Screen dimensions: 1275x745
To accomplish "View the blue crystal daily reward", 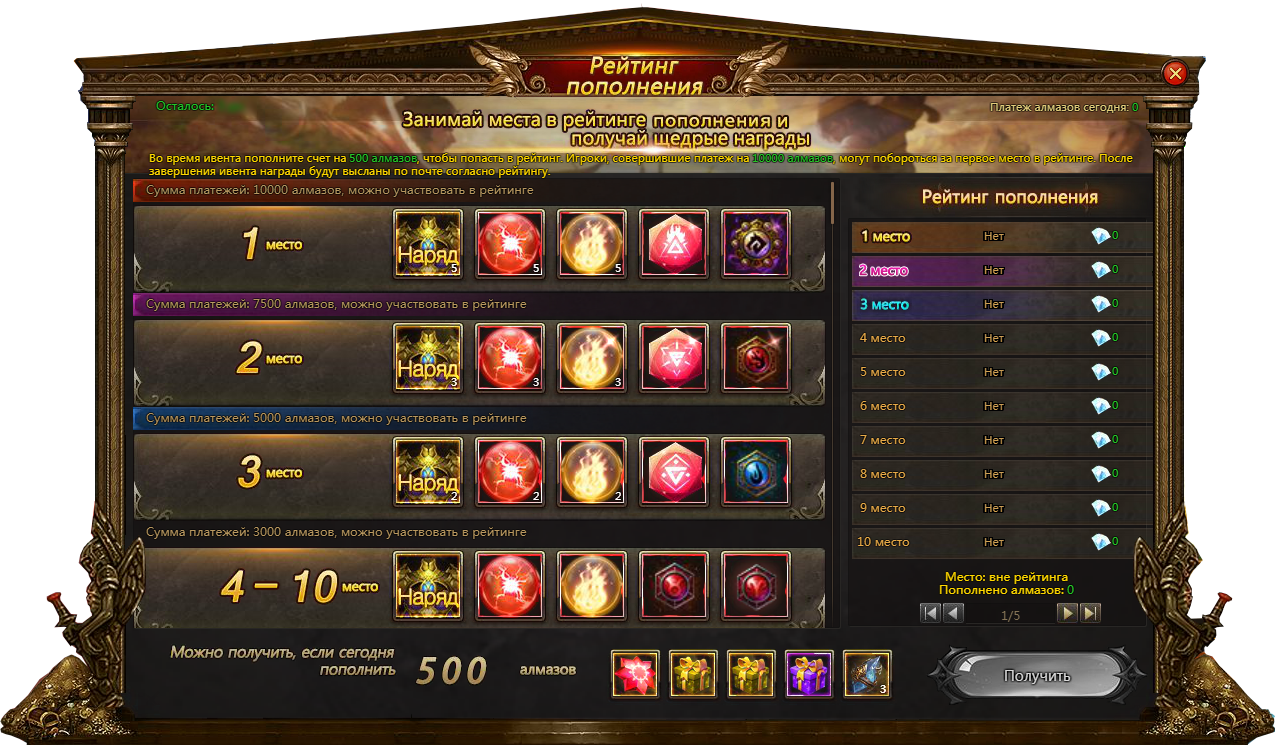I will click(867, 674).
